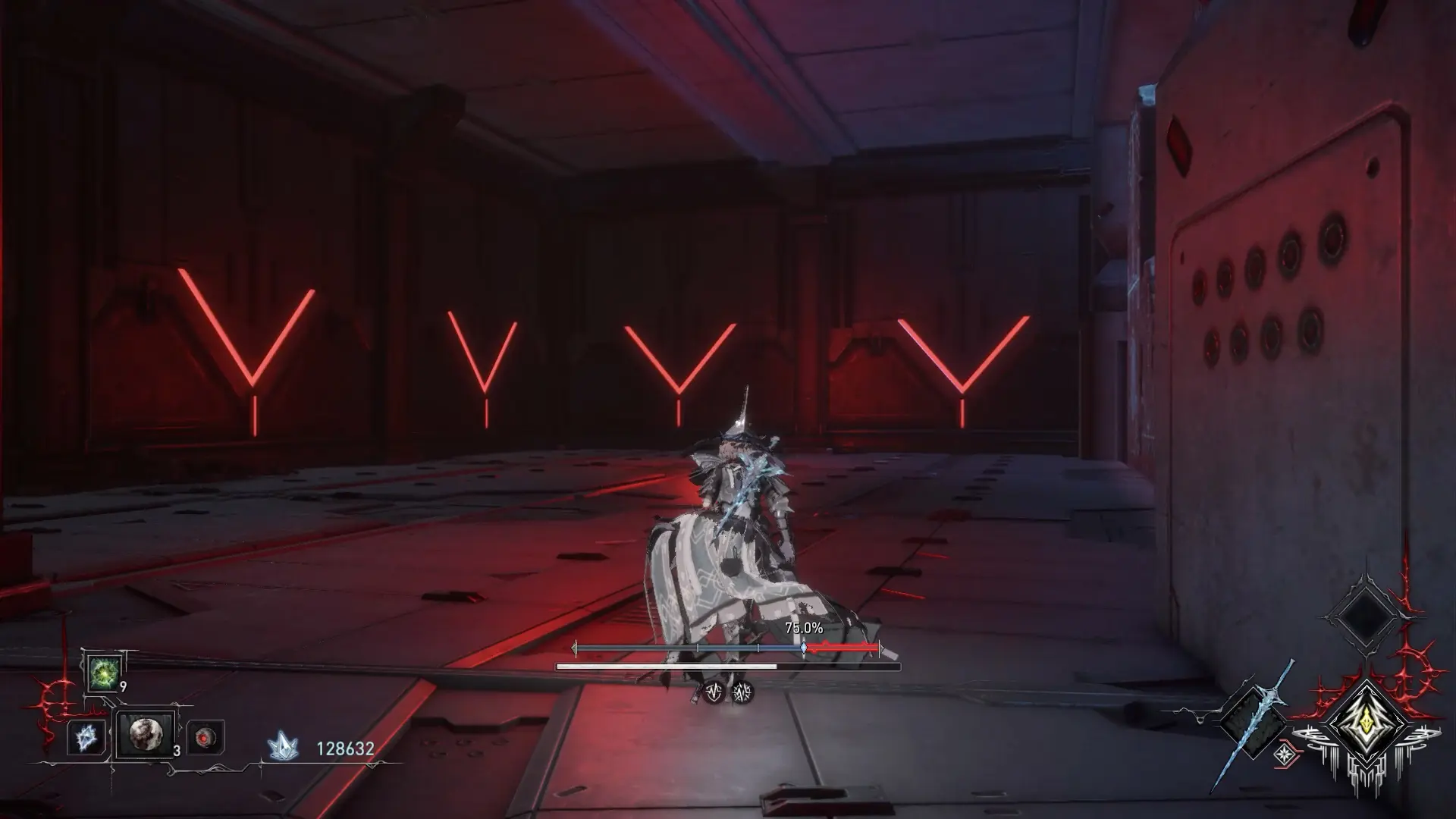
Task: Select the ice greatsword weapon slot
Action: tap(1251, 722)
